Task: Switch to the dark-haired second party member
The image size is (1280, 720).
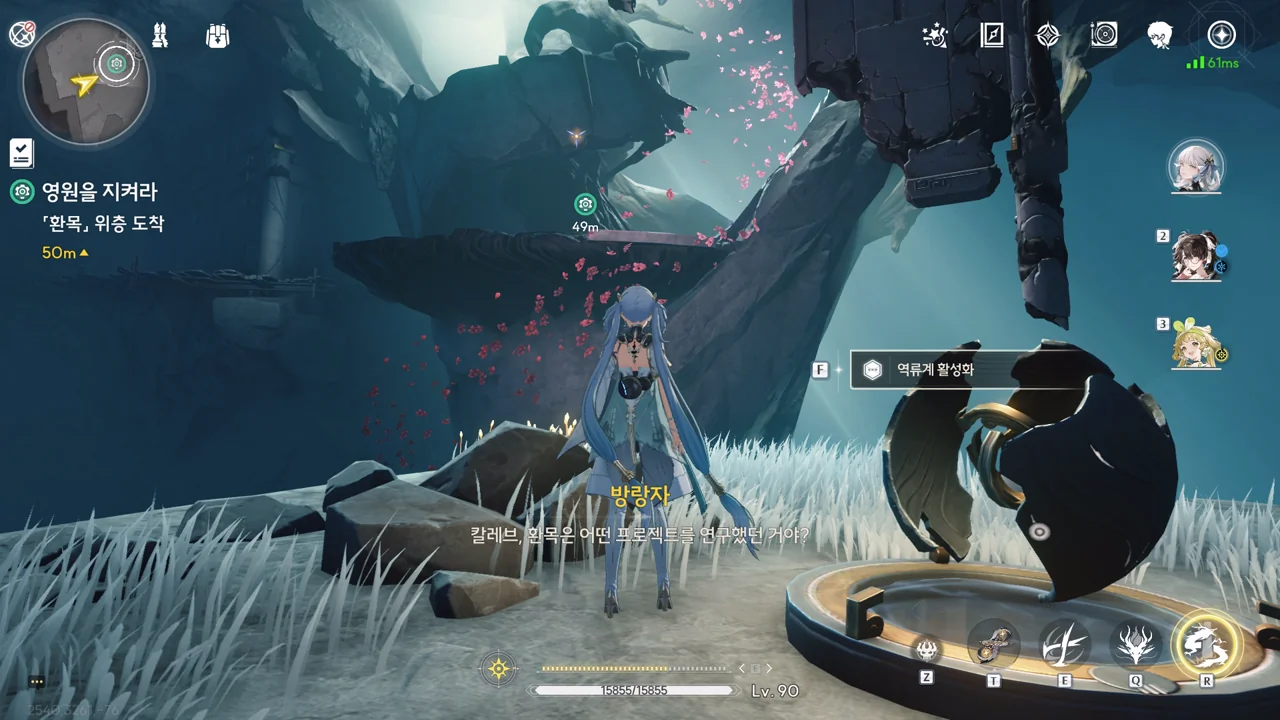Action: pos(1197,255)
